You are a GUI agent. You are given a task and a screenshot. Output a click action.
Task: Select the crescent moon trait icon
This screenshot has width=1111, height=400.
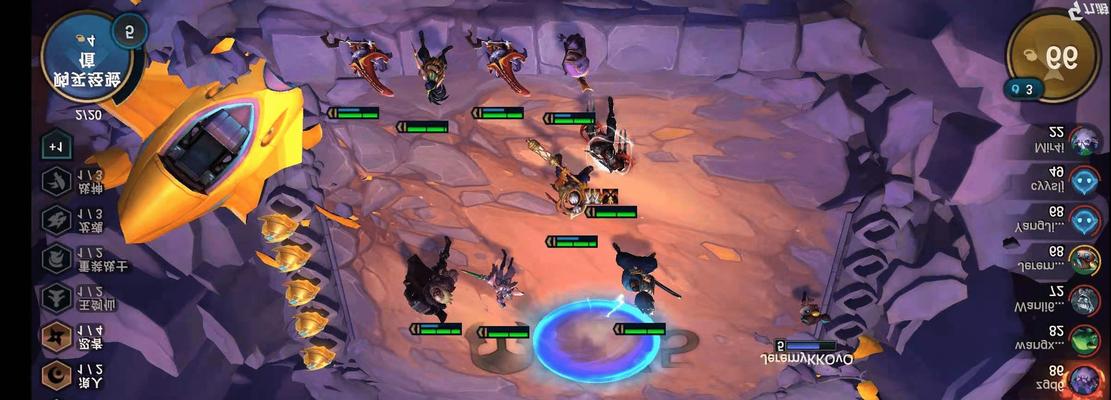click(x=57, y=376)
